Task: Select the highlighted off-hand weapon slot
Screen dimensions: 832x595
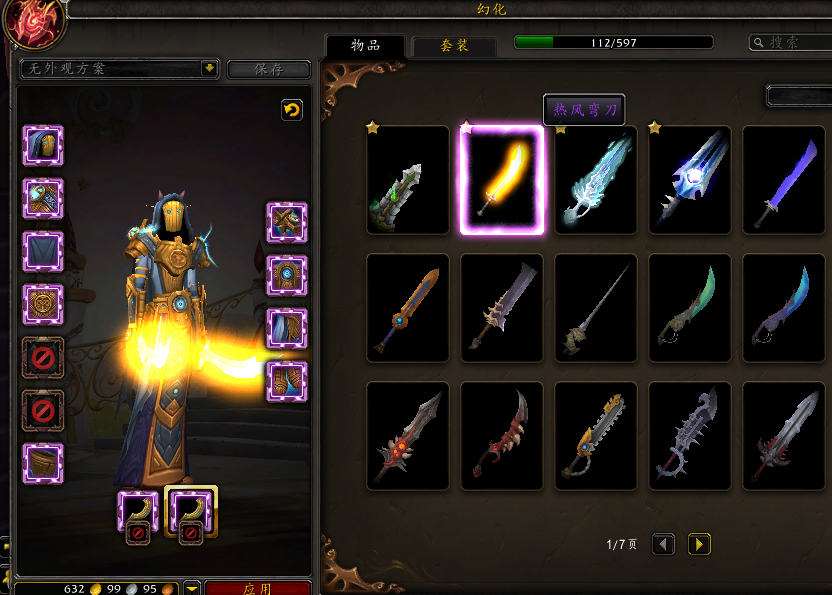Action: click(190, 512)
